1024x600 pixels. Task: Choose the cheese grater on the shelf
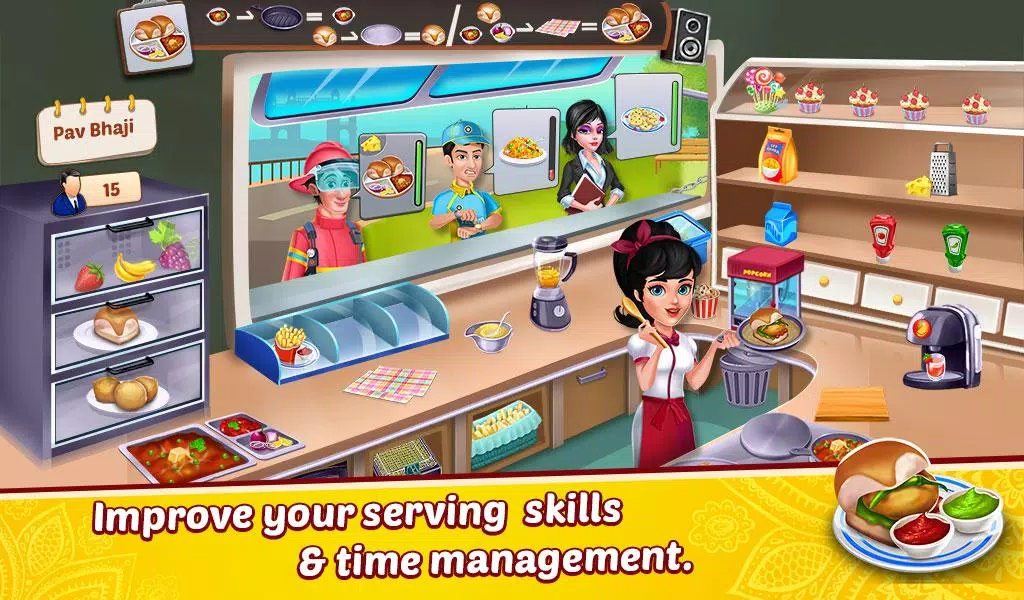click(x=943, y=170)
